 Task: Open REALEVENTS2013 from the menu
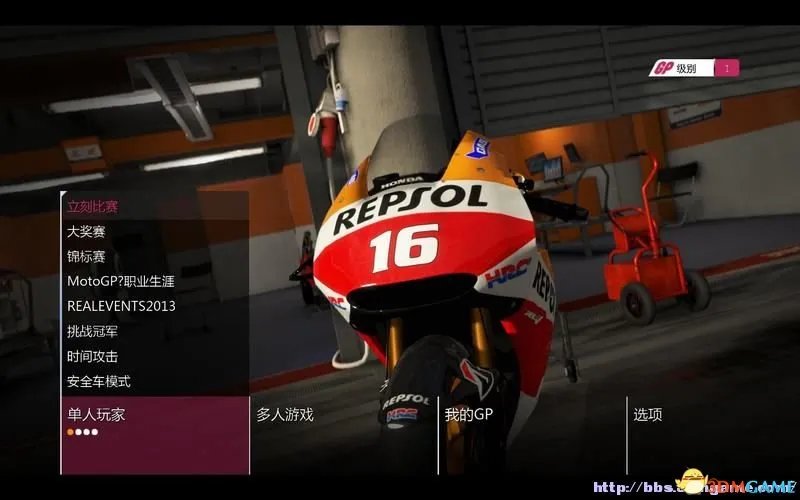click(121, 306)
